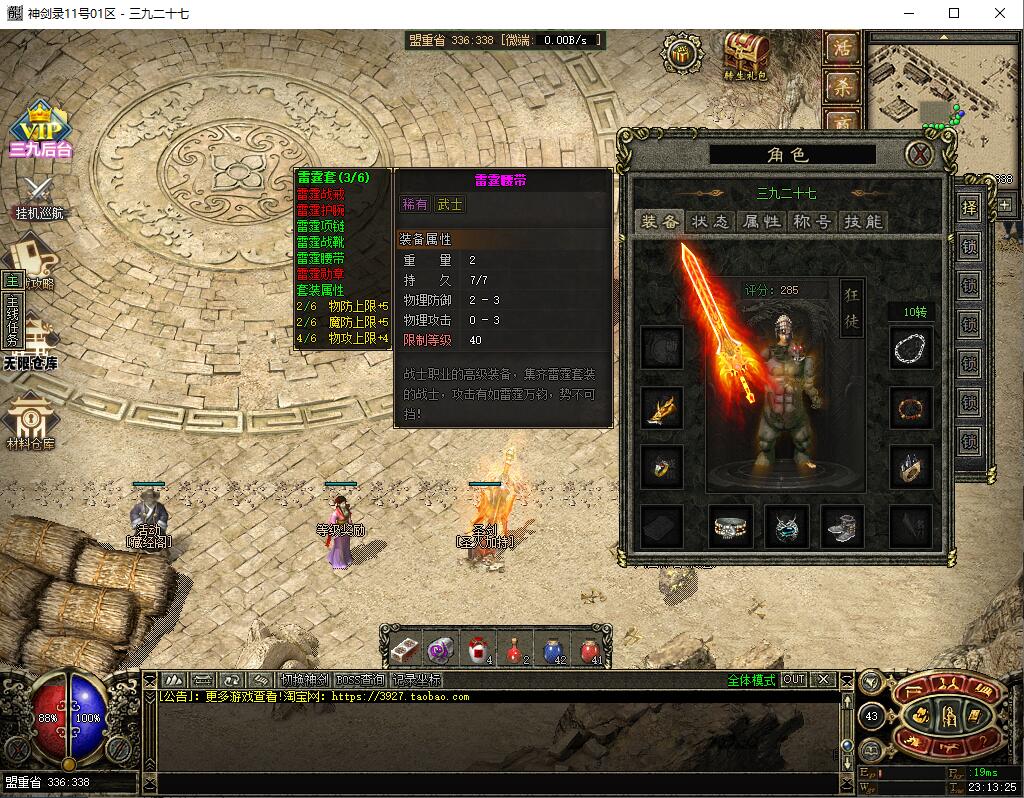
Task: Maximize the game window
Action: [x=954, y=13]
